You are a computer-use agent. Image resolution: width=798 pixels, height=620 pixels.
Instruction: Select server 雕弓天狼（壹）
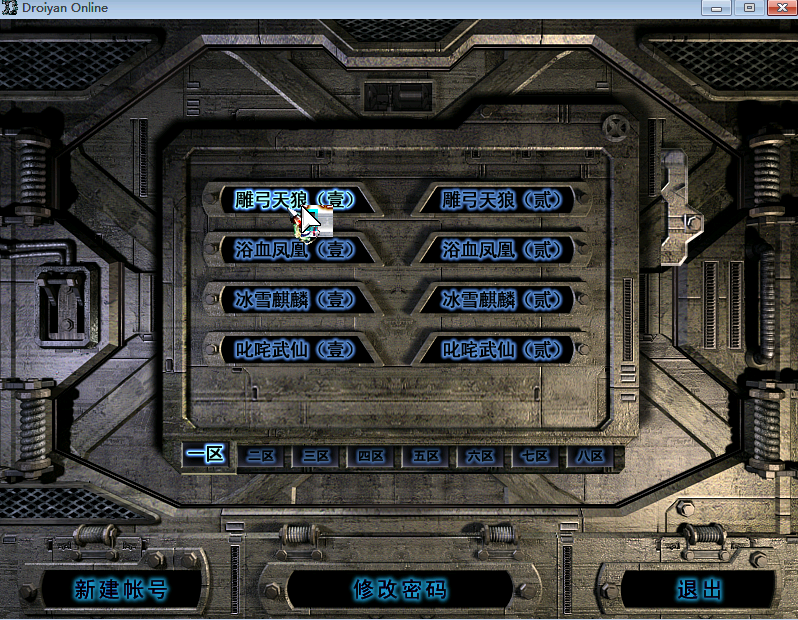[294, 200]
